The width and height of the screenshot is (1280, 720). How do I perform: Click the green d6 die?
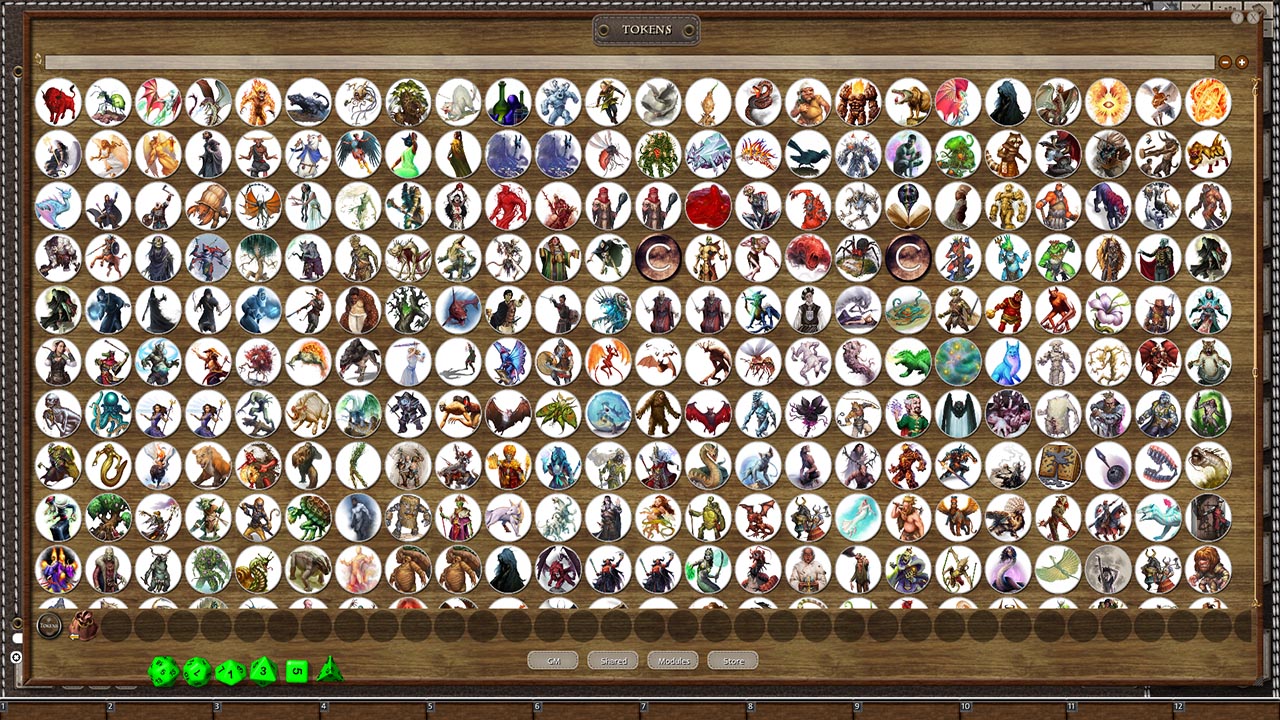point(297,671)
